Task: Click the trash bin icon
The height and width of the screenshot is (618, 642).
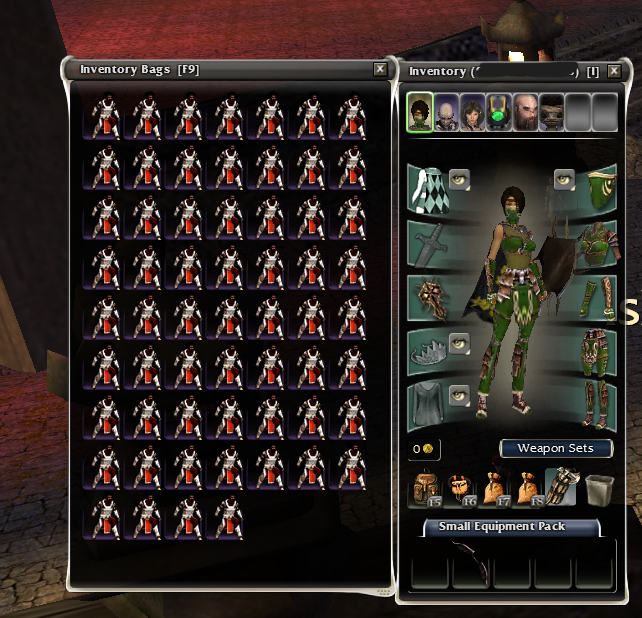Action: tap(599, 490)
